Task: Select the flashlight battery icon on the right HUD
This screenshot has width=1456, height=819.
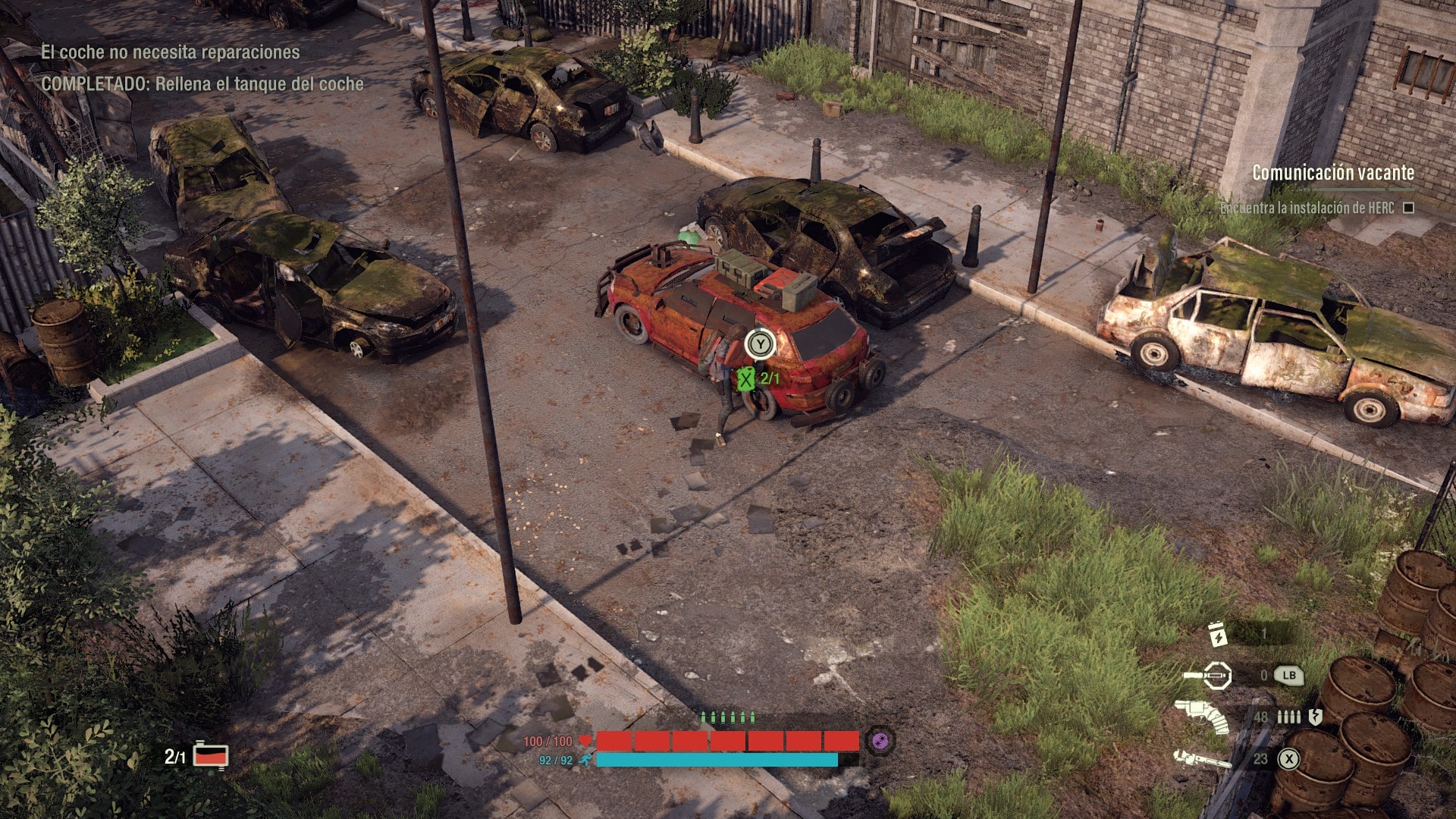Action: click(x=1218, y=634)
